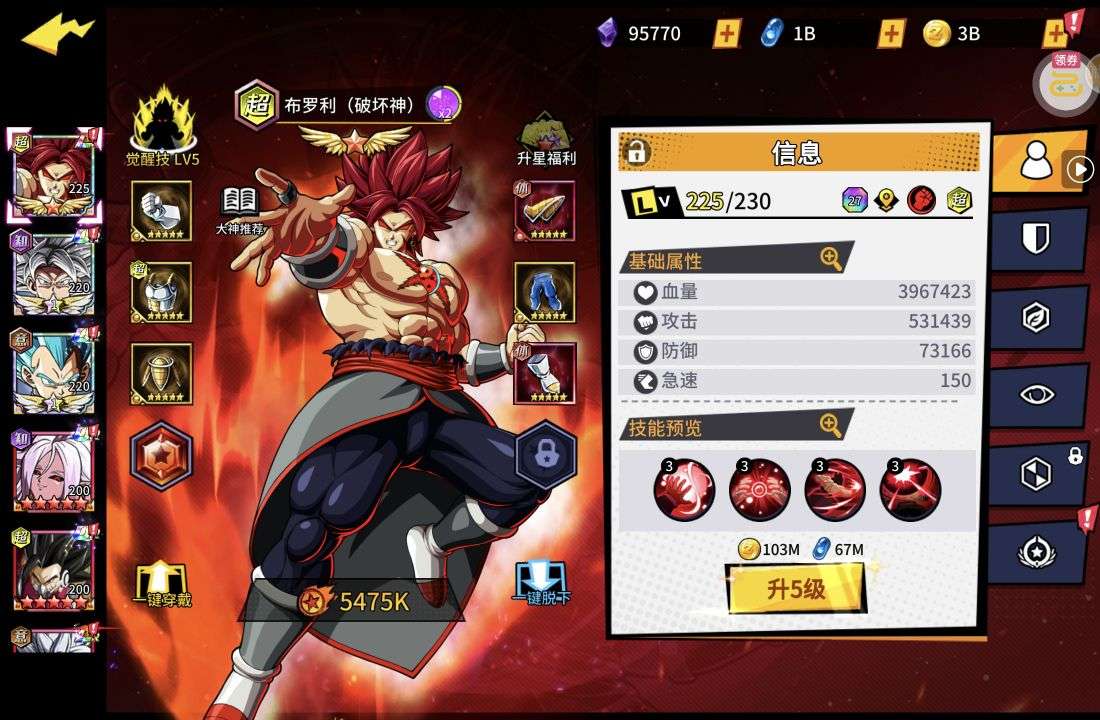1100x720 pixels.
Task: Switch to the shield tab
Action: (1036, 240)
